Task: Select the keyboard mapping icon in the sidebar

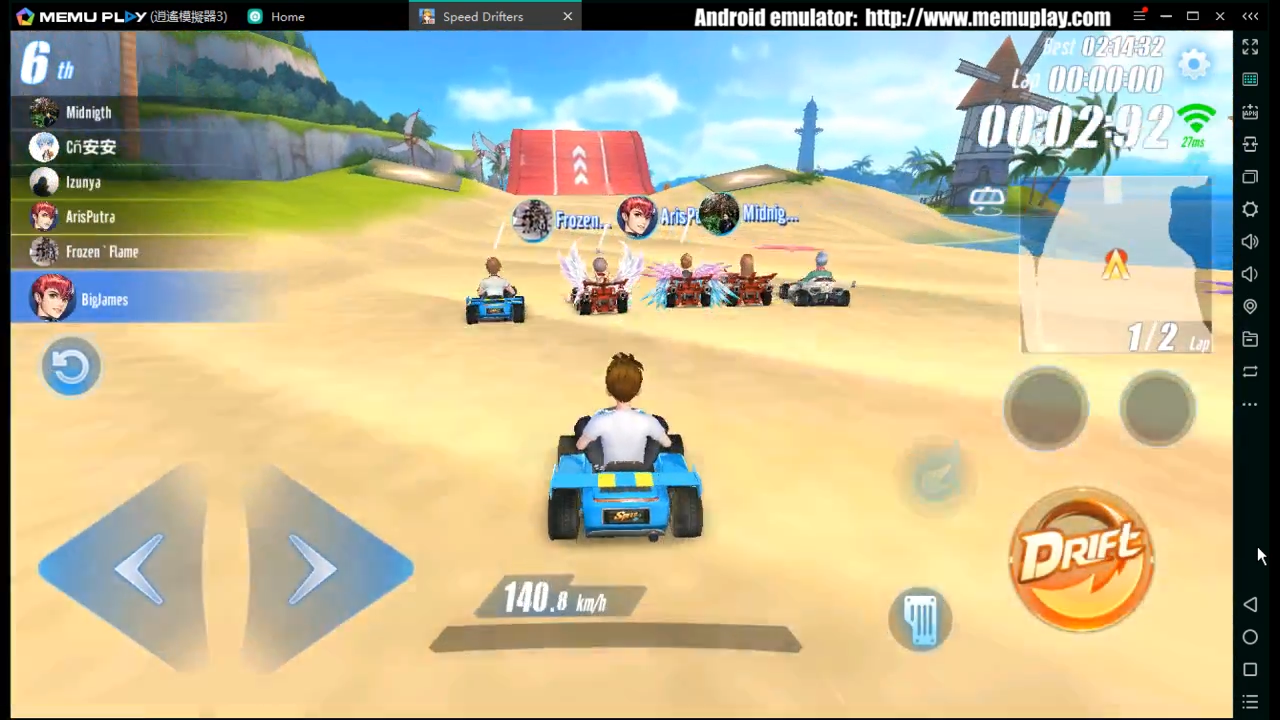Action: (x=1250, y=80)
